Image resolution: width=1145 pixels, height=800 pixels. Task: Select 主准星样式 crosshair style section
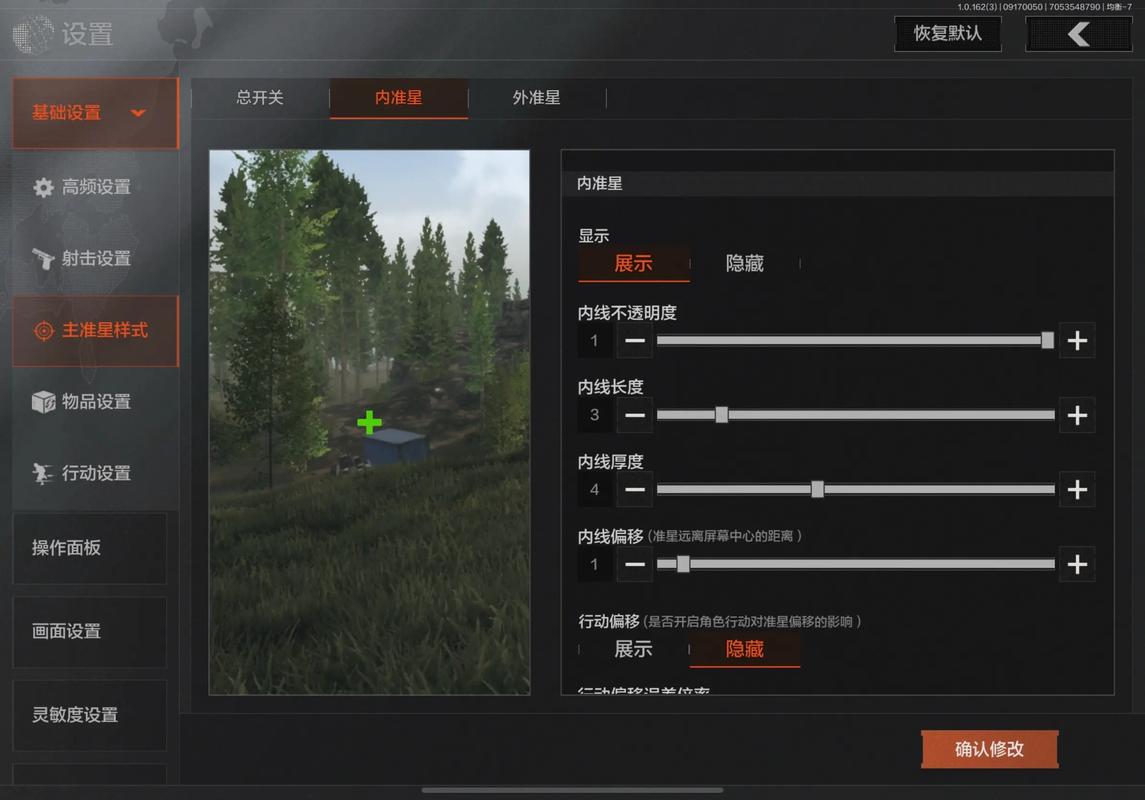click(x=95, y=330)
